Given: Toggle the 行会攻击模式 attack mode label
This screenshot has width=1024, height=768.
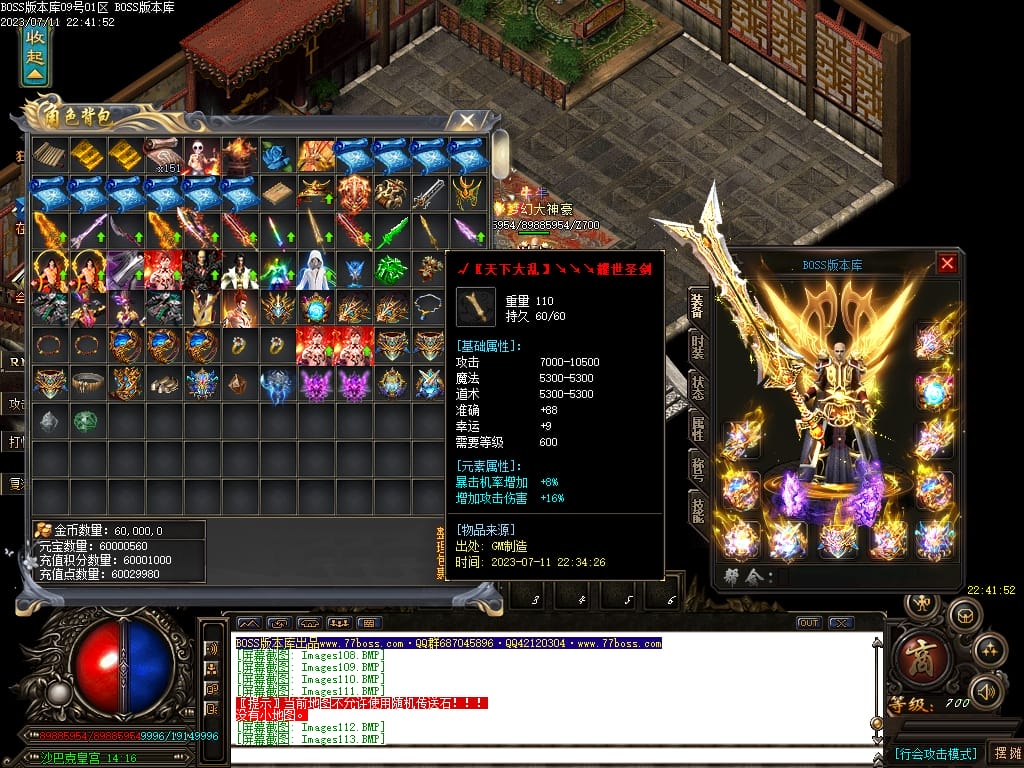Looking at the screenshot, I should [935, 753].
